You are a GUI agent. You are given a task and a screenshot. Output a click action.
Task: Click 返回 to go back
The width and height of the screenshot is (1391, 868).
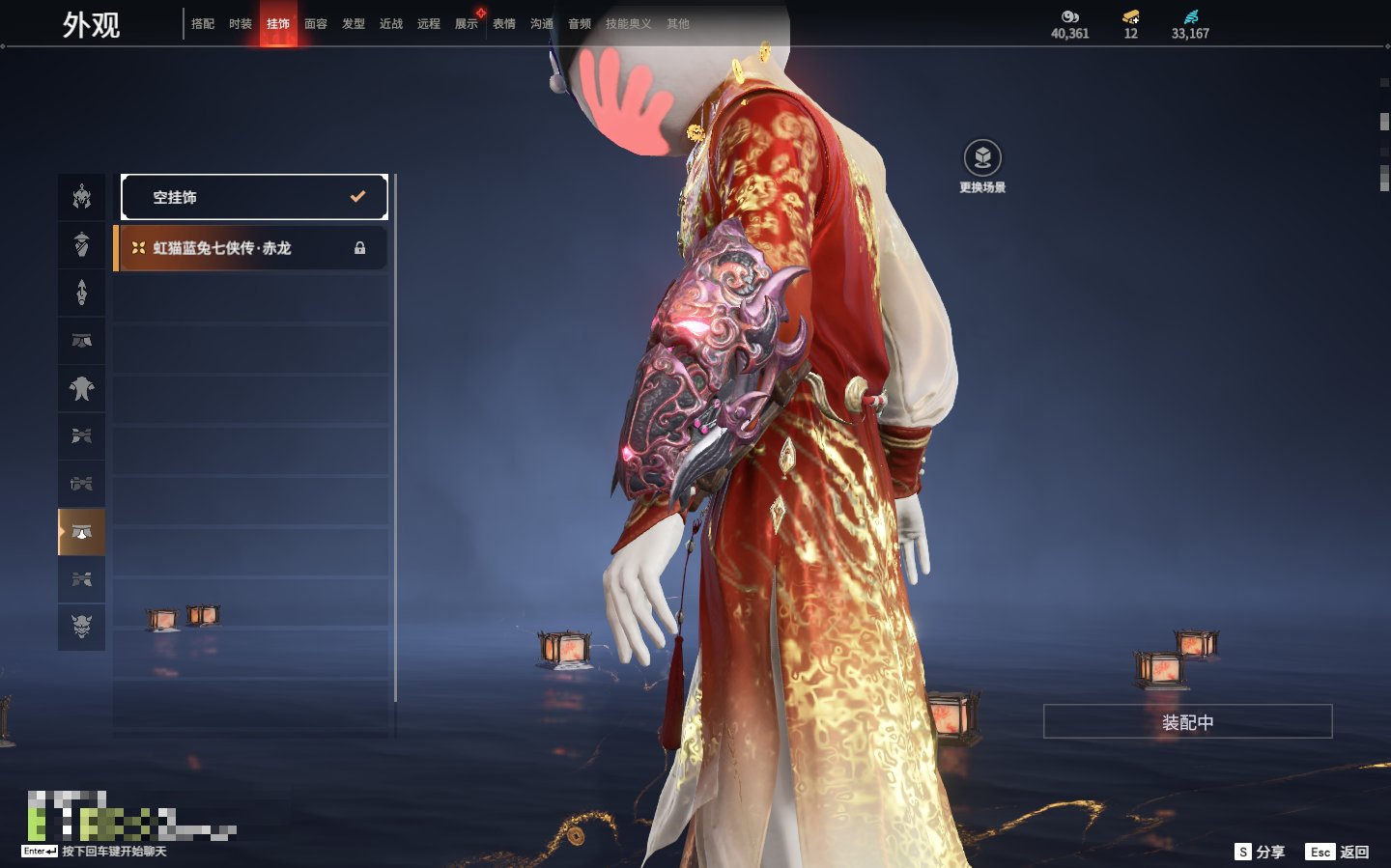[1338, 852]
